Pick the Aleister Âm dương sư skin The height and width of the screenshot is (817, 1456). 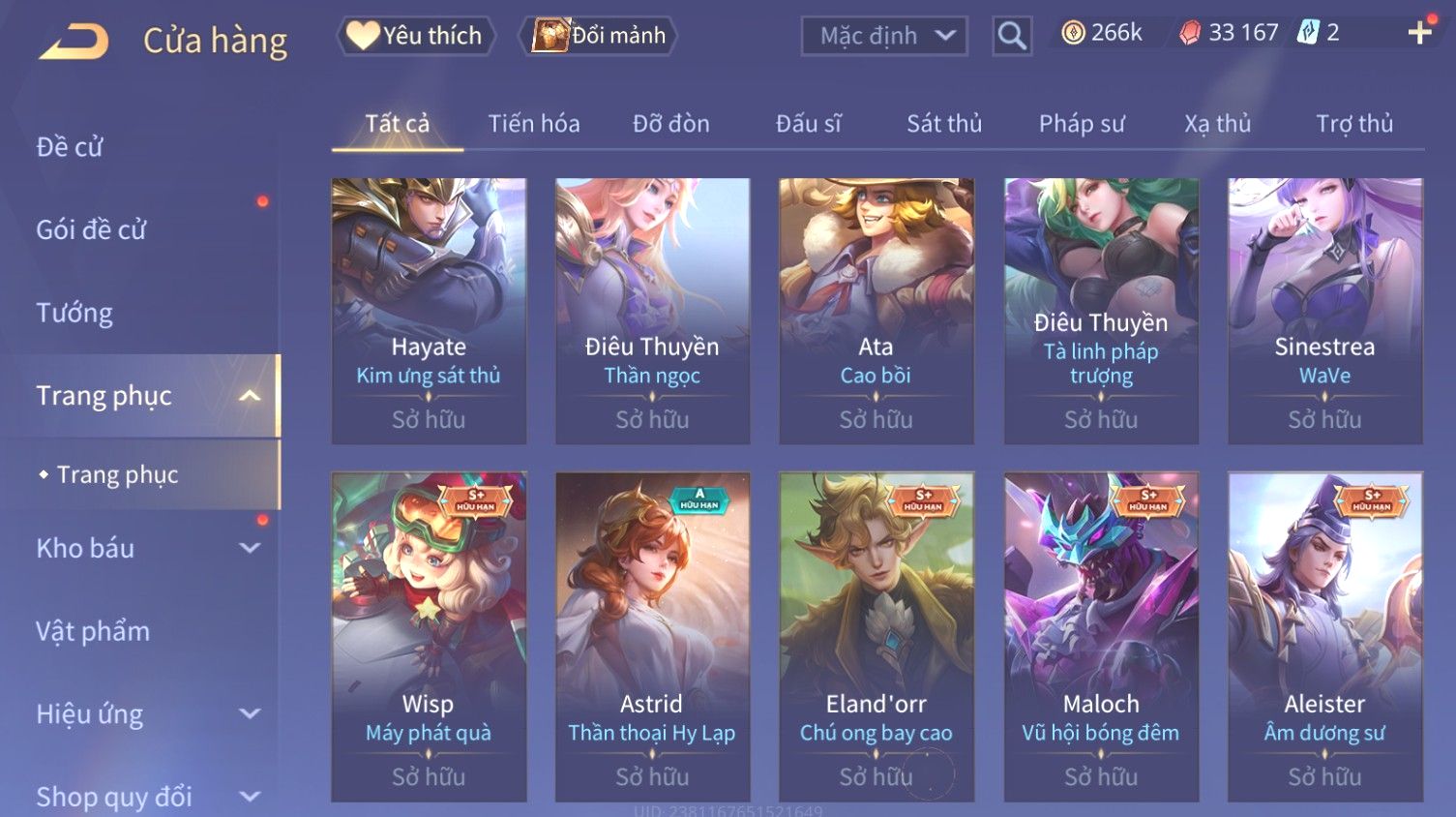[1324, 635]
